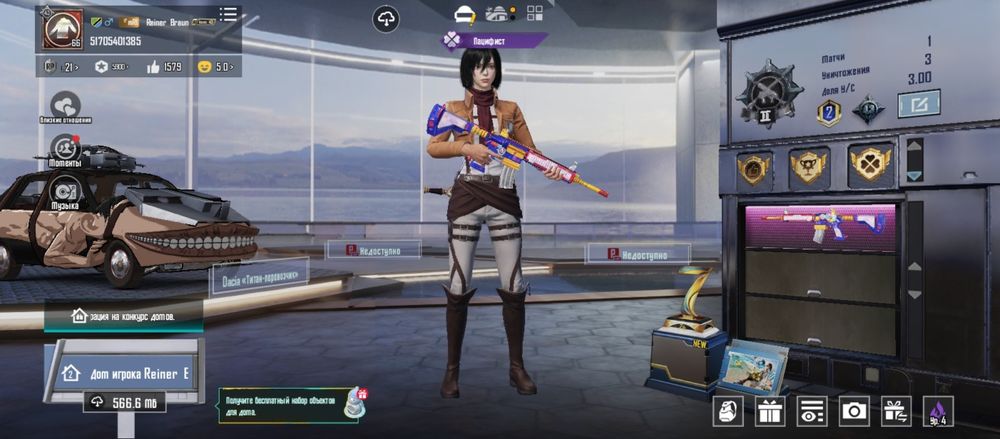
Task: Open Близкие отношения heart icon
Action: 66,104
